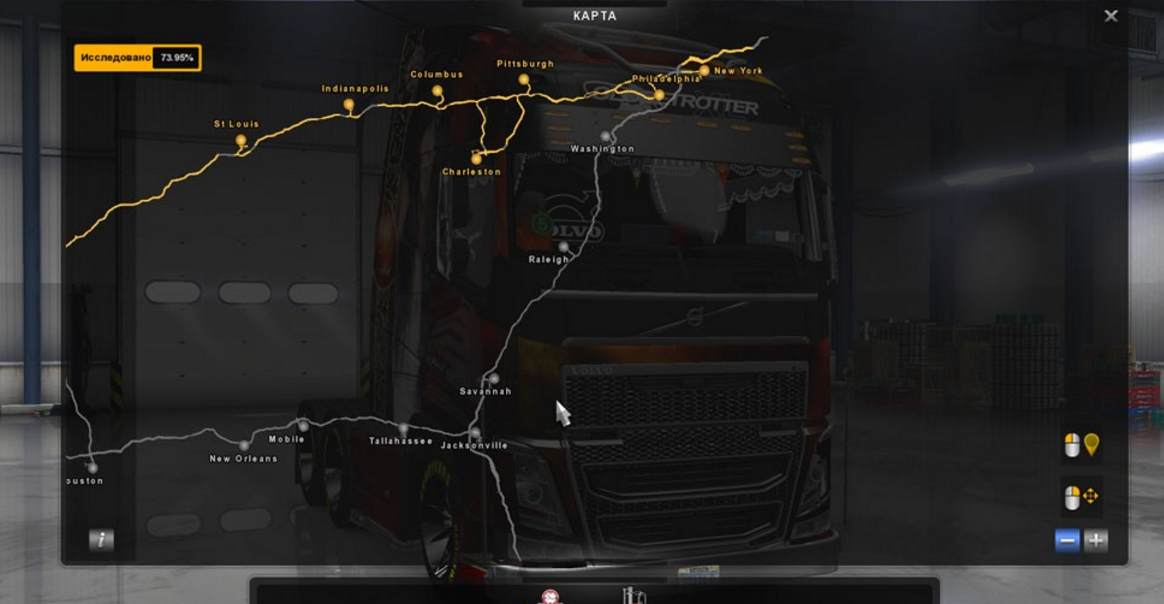Choose the Washington city marker
Image resolution: width=1164 pixels, height=604 pixels.
pos(605,136)
